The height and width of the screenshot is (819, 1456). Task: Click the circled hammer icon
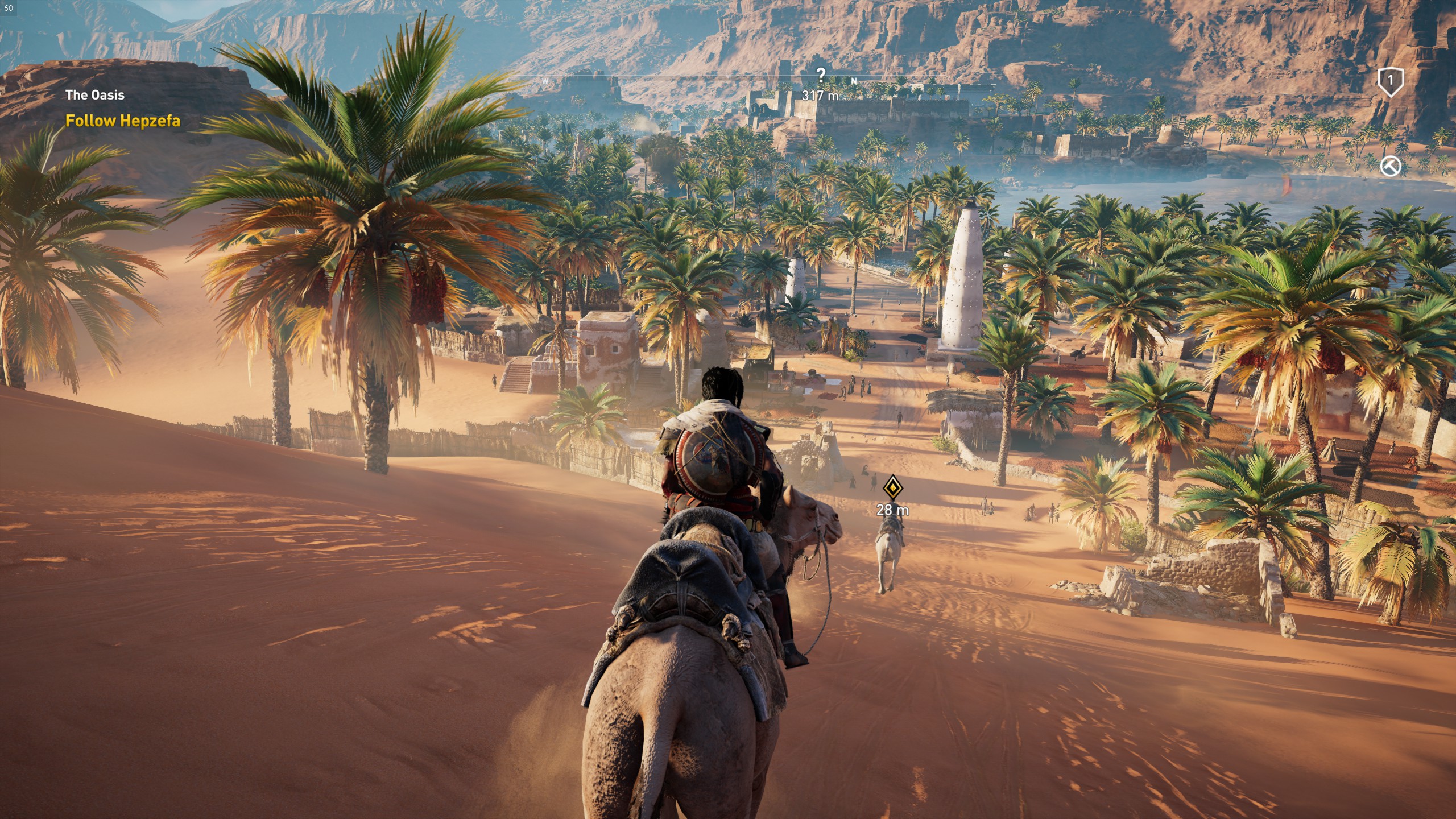coord(1390,166)
